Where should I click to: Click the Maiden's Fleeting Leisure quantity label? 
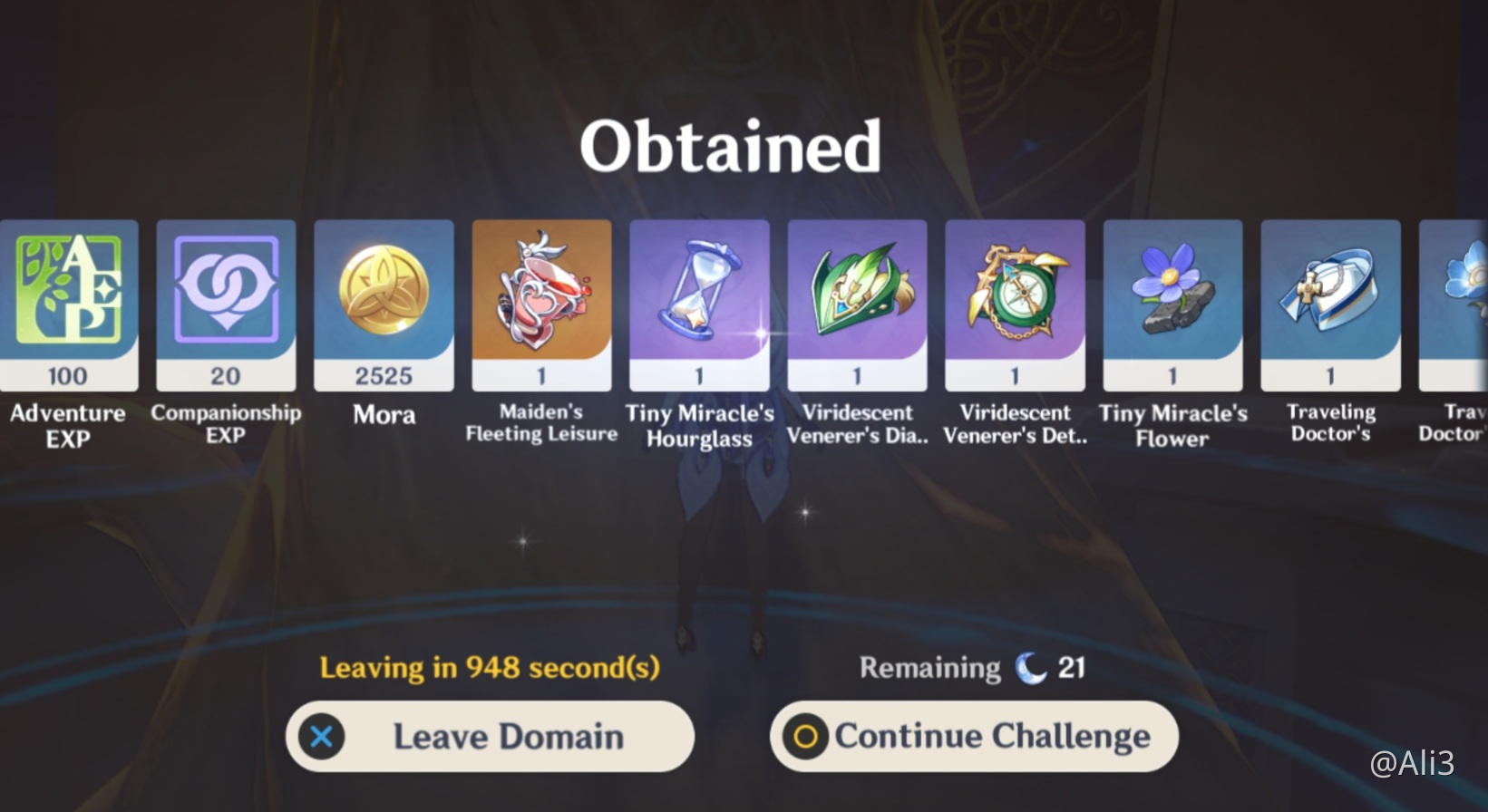click(x=541, y=375)
